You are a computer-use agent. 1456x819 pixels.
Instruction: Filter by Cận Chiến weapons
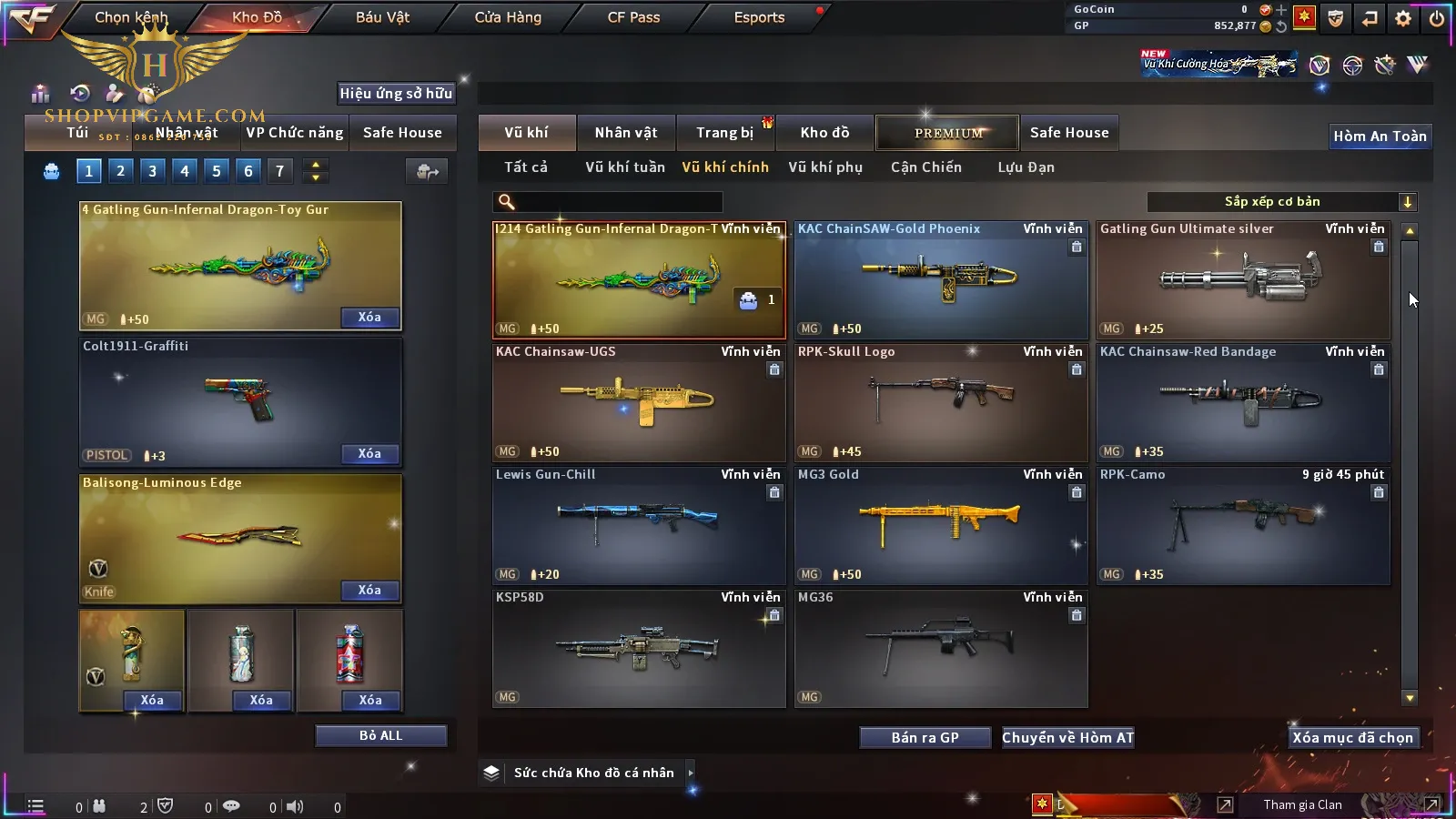925,167
